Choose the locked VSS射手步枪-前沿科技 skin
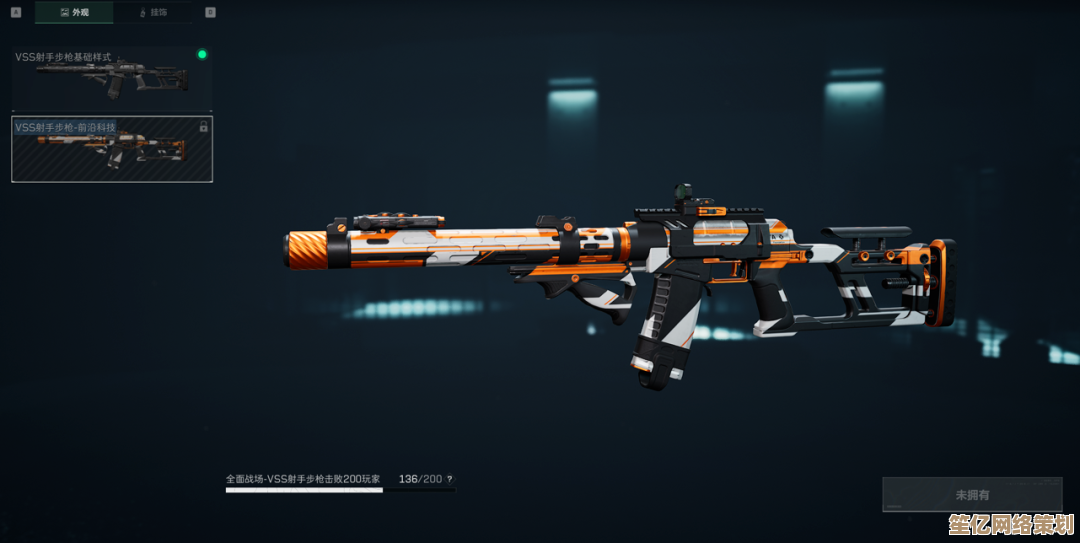 point(111,149)
